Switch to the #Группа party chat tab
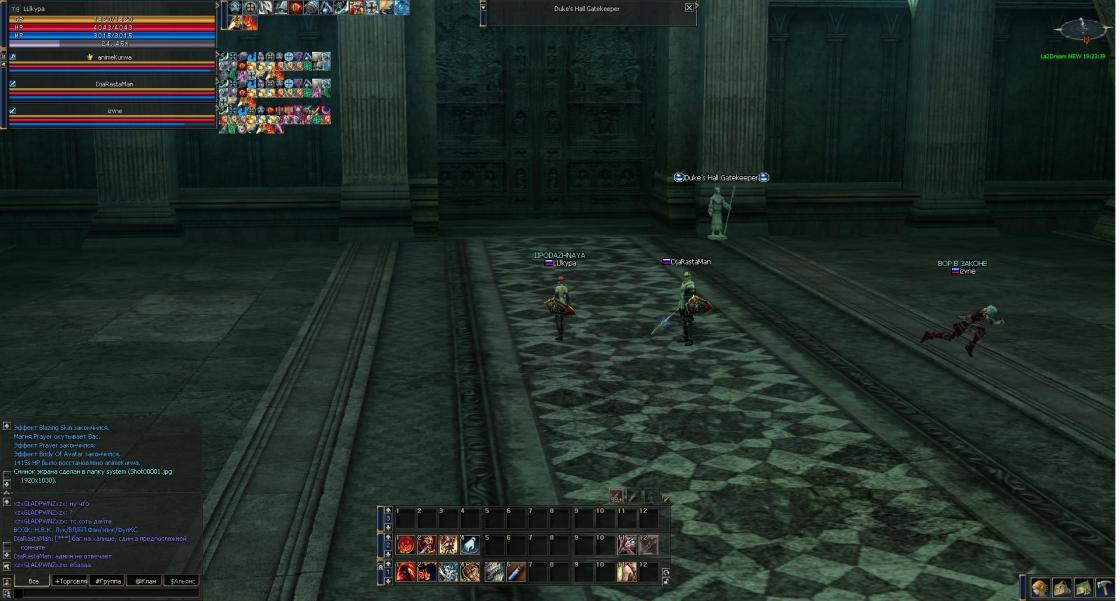This screenshot has height=601, width=1120. (x=108, y=581)
